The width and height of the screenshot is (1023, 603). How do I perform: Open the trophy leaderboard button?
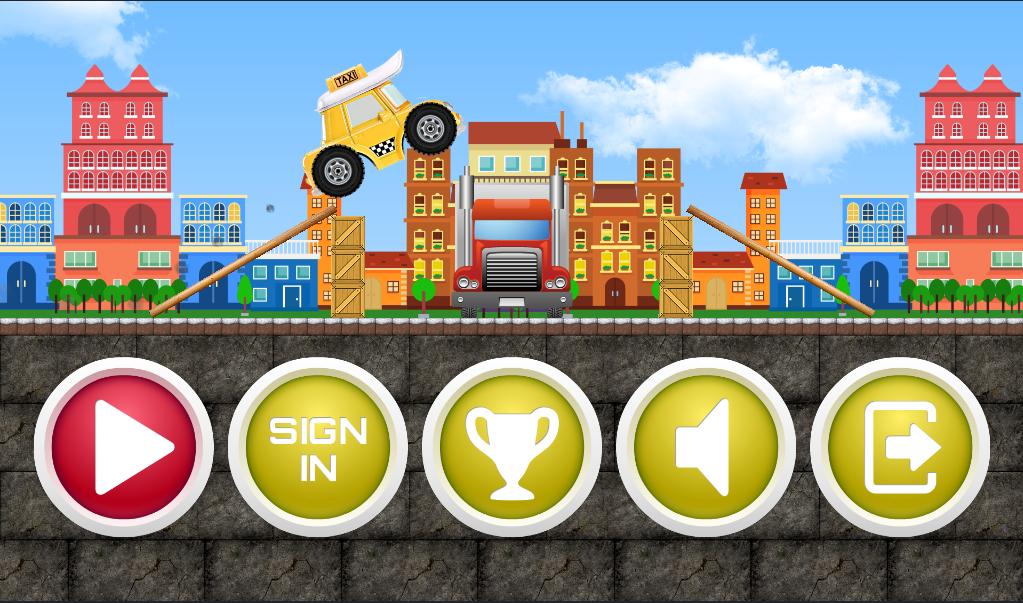[511, 447]
